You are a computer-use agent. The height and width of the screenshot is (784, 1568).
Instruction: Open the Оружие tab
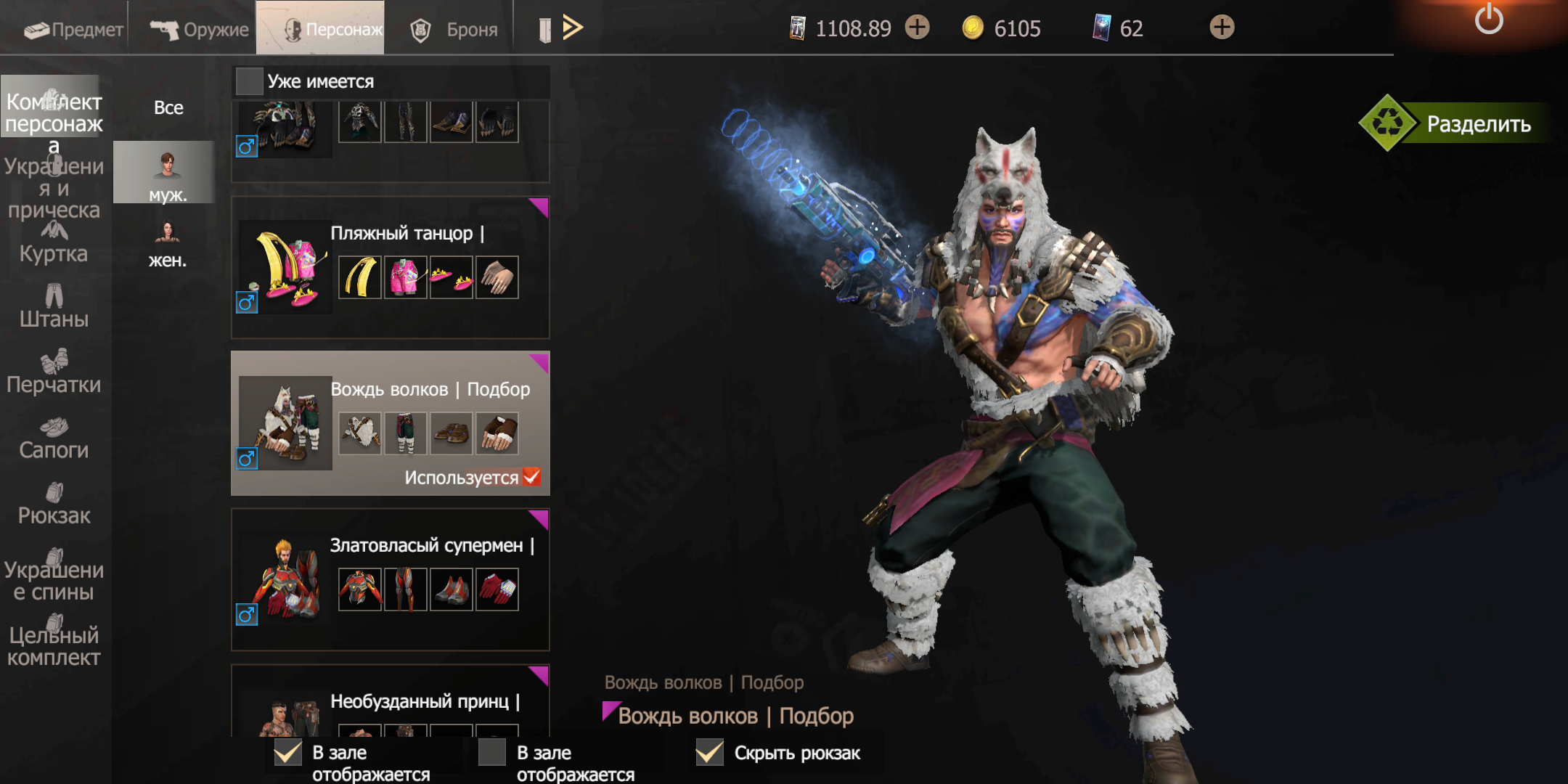click(x=200, y=29)
